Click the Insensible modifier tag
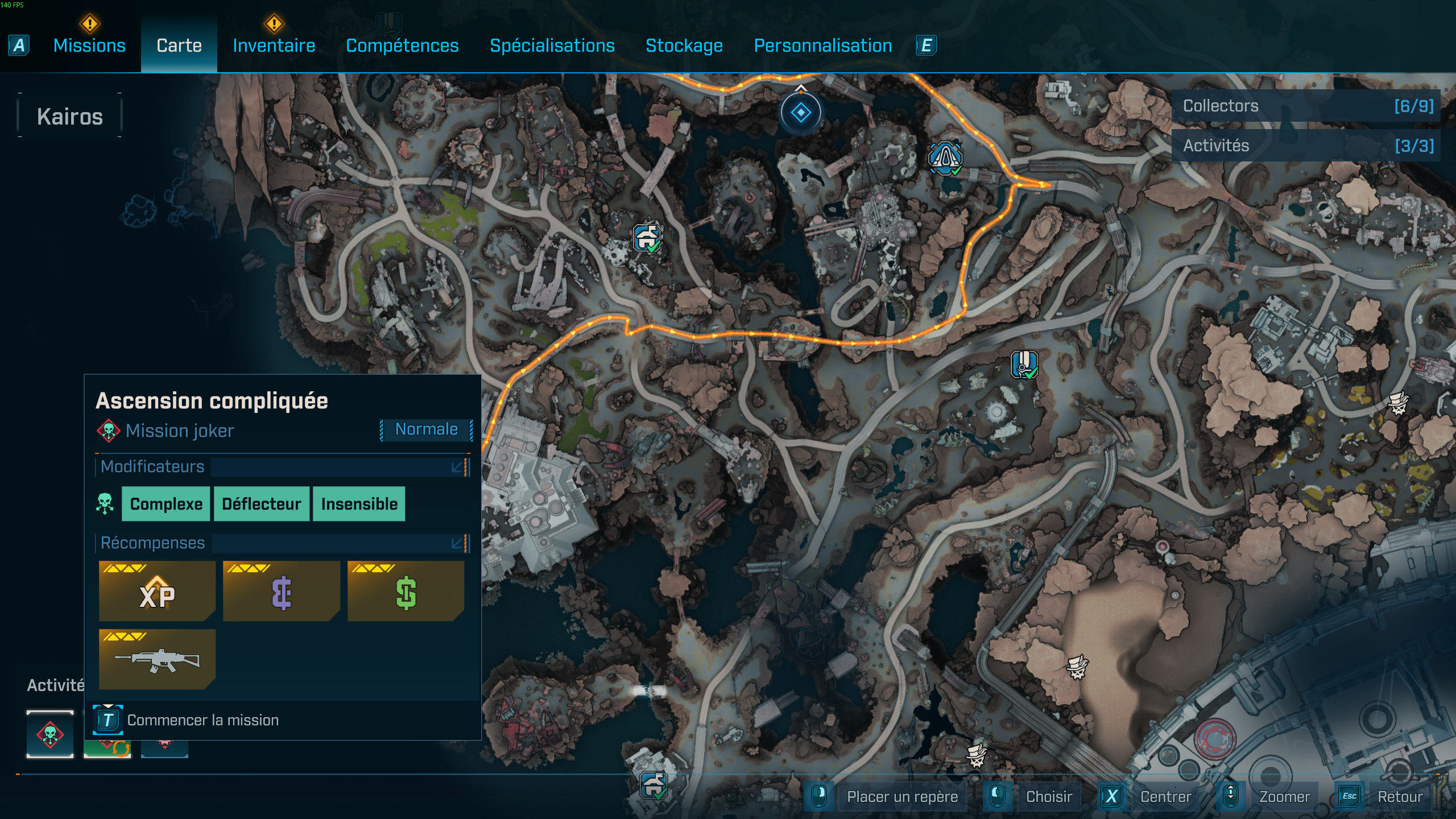Viewport: 1456px width, 819px height. coord(359,504)
